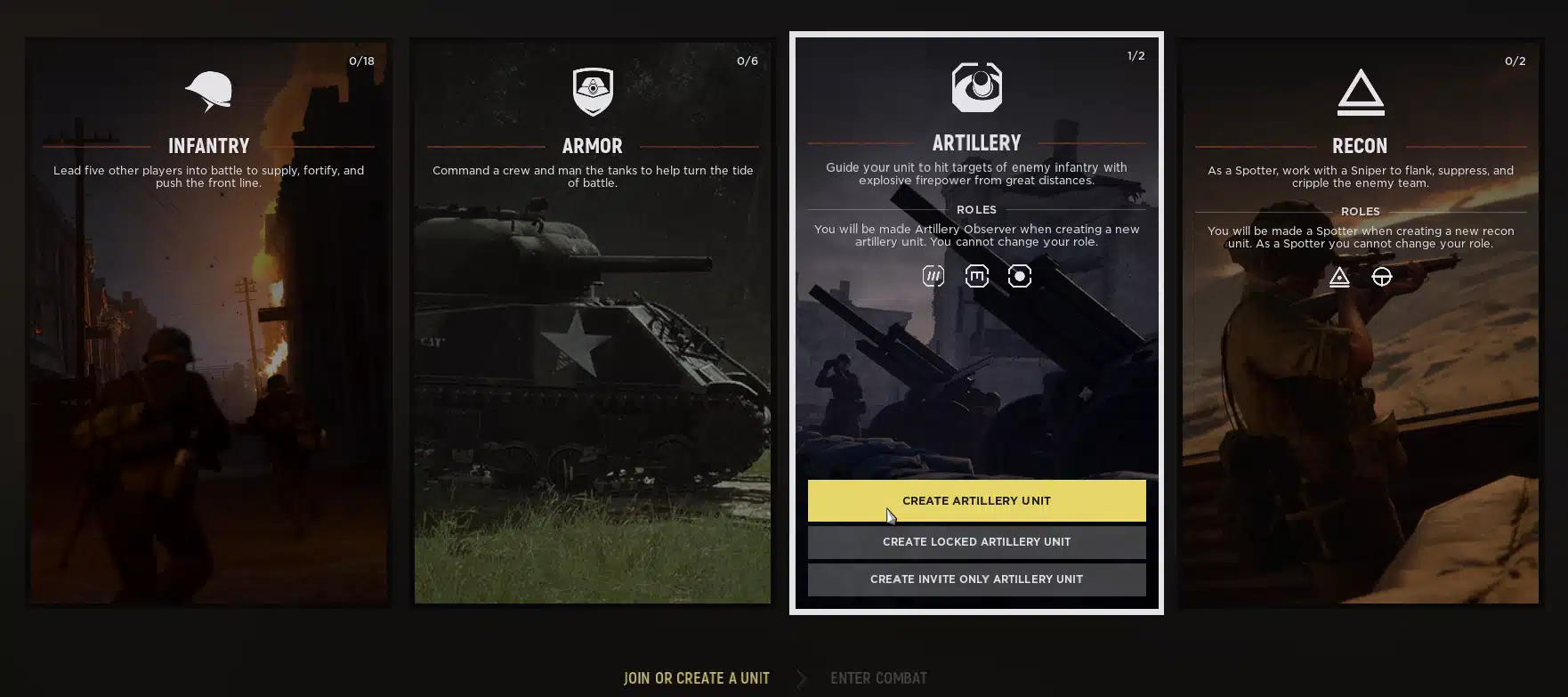
Task: Create an invite only artillery unit
Action: coord(976,579)
